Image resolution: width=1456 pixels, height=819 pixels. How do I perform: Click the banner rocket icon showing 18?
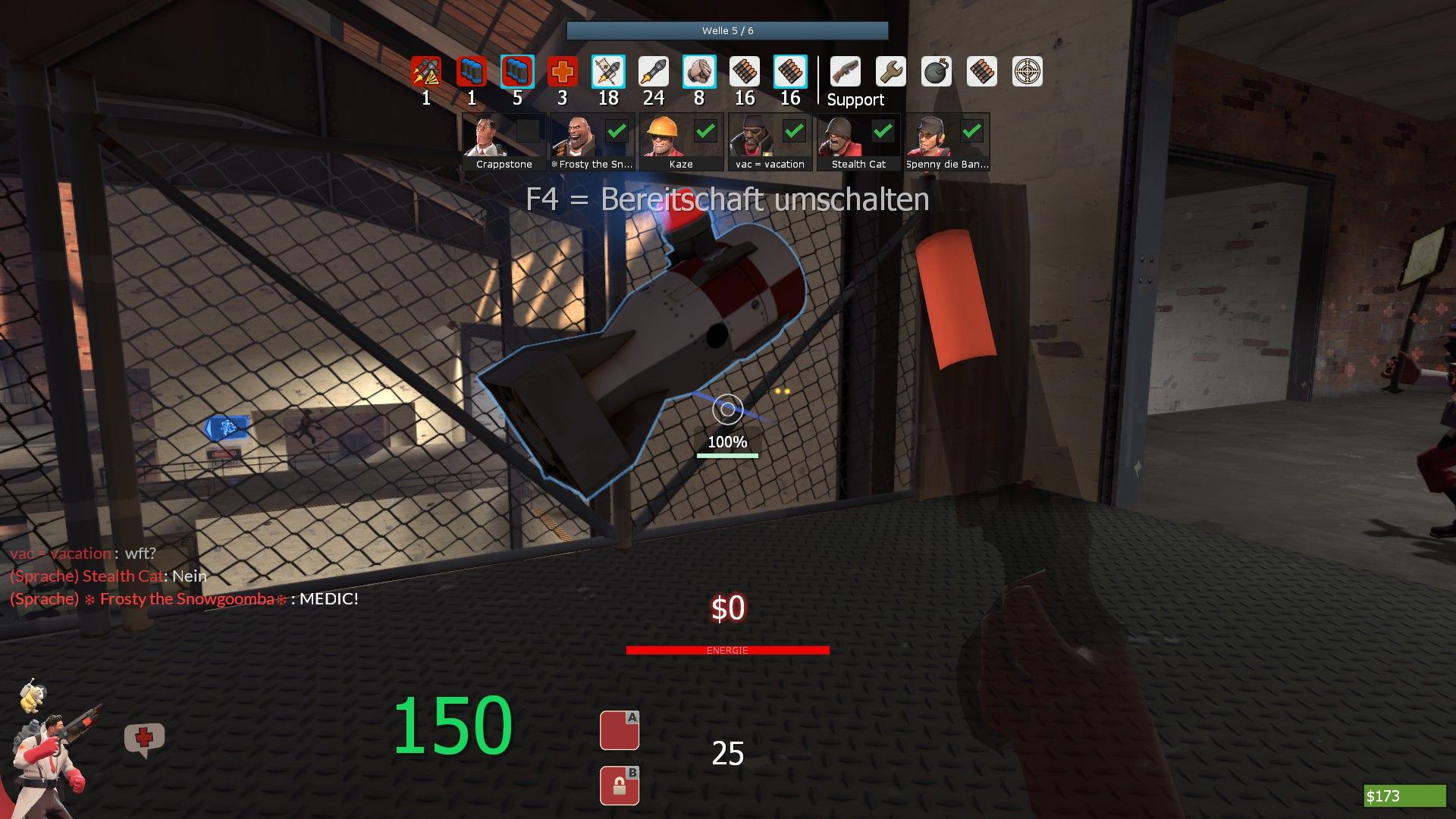pyautogui.click(x=608, y=72)
